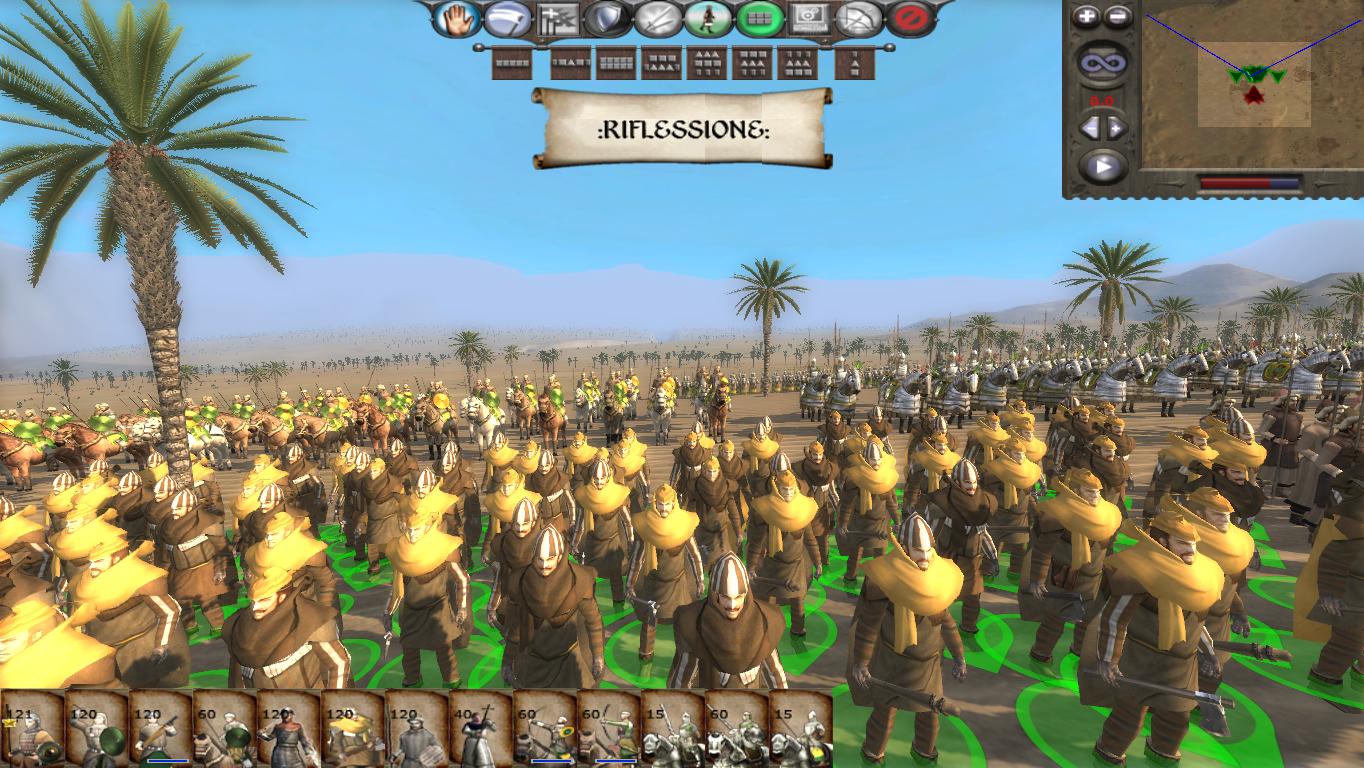Select the narrow column formation banner
Viewport: 1364px width, 768px height.
pyautogui.click(x=854, y=63)
